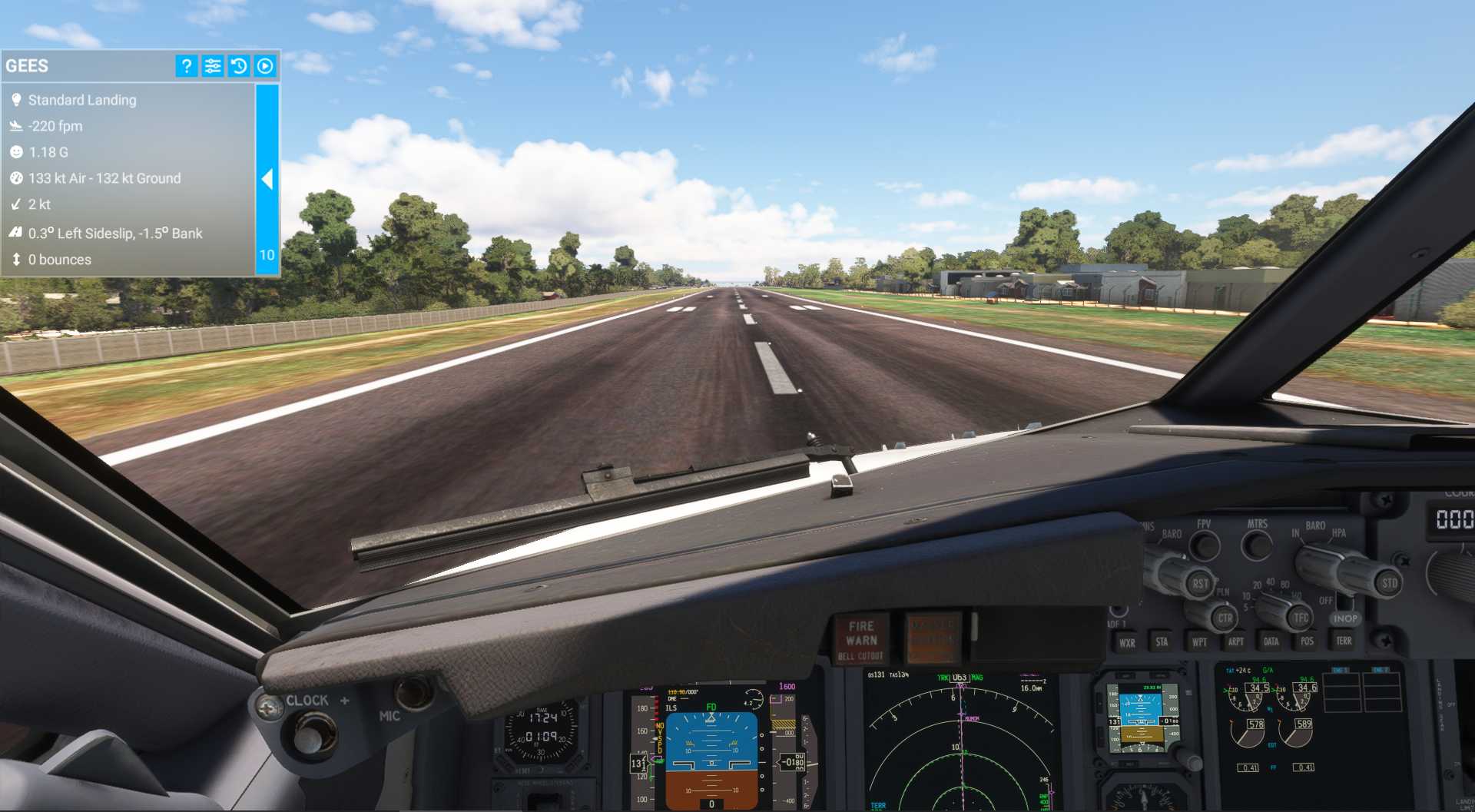Open the GEES help question mark button
Viewport: 1475px width, 812px height.
point(186,66)
